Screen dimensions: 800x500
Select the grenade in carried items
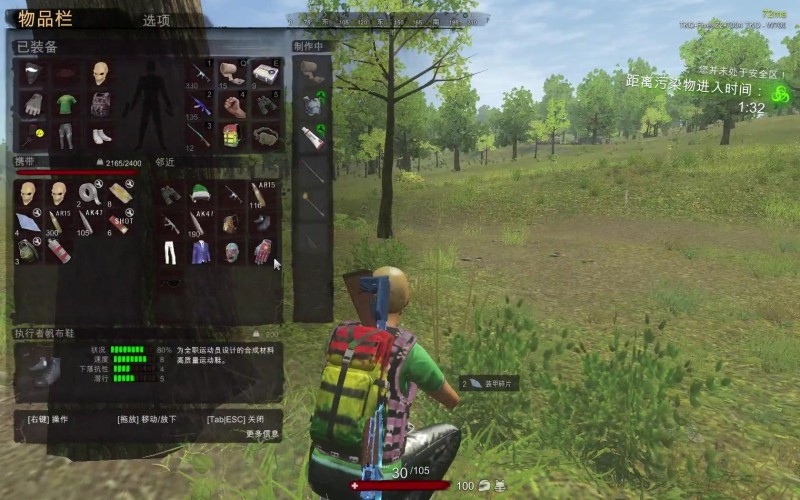coord(28,250)
